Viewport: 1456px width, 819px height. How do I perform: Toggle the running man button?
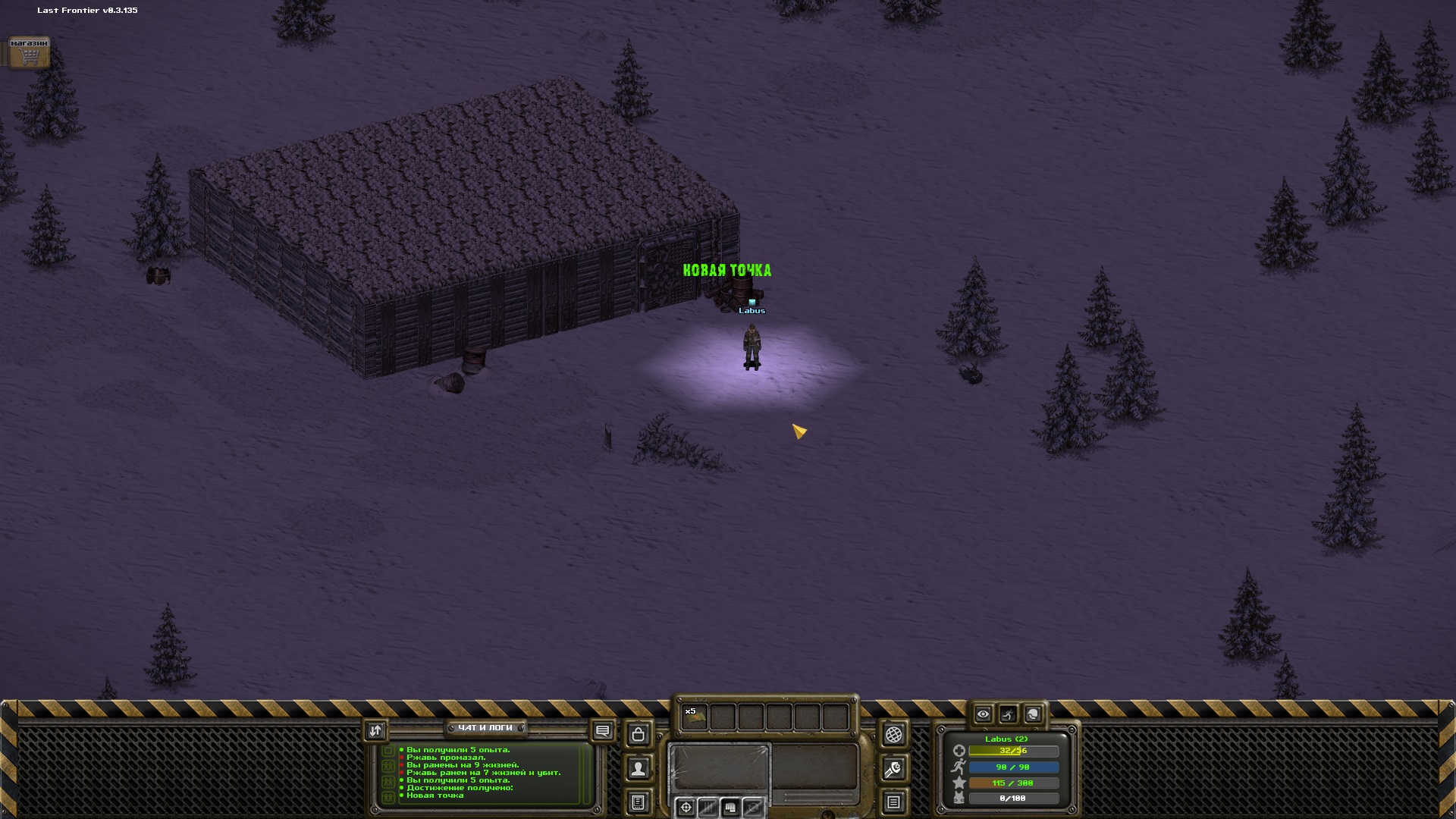tap(1008, 714)
